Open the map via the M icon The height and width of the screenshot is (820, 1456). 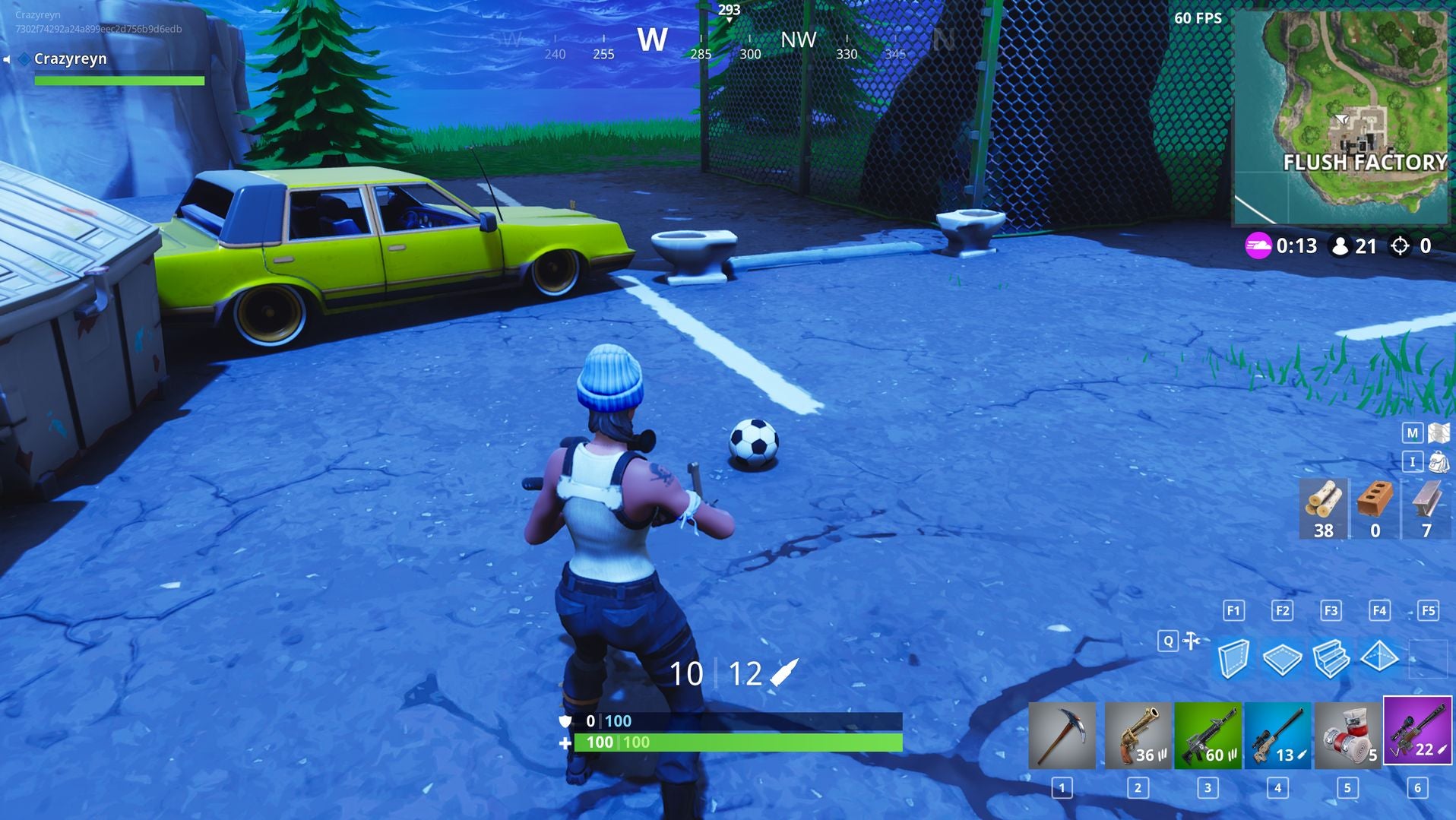coord(1432,432)
